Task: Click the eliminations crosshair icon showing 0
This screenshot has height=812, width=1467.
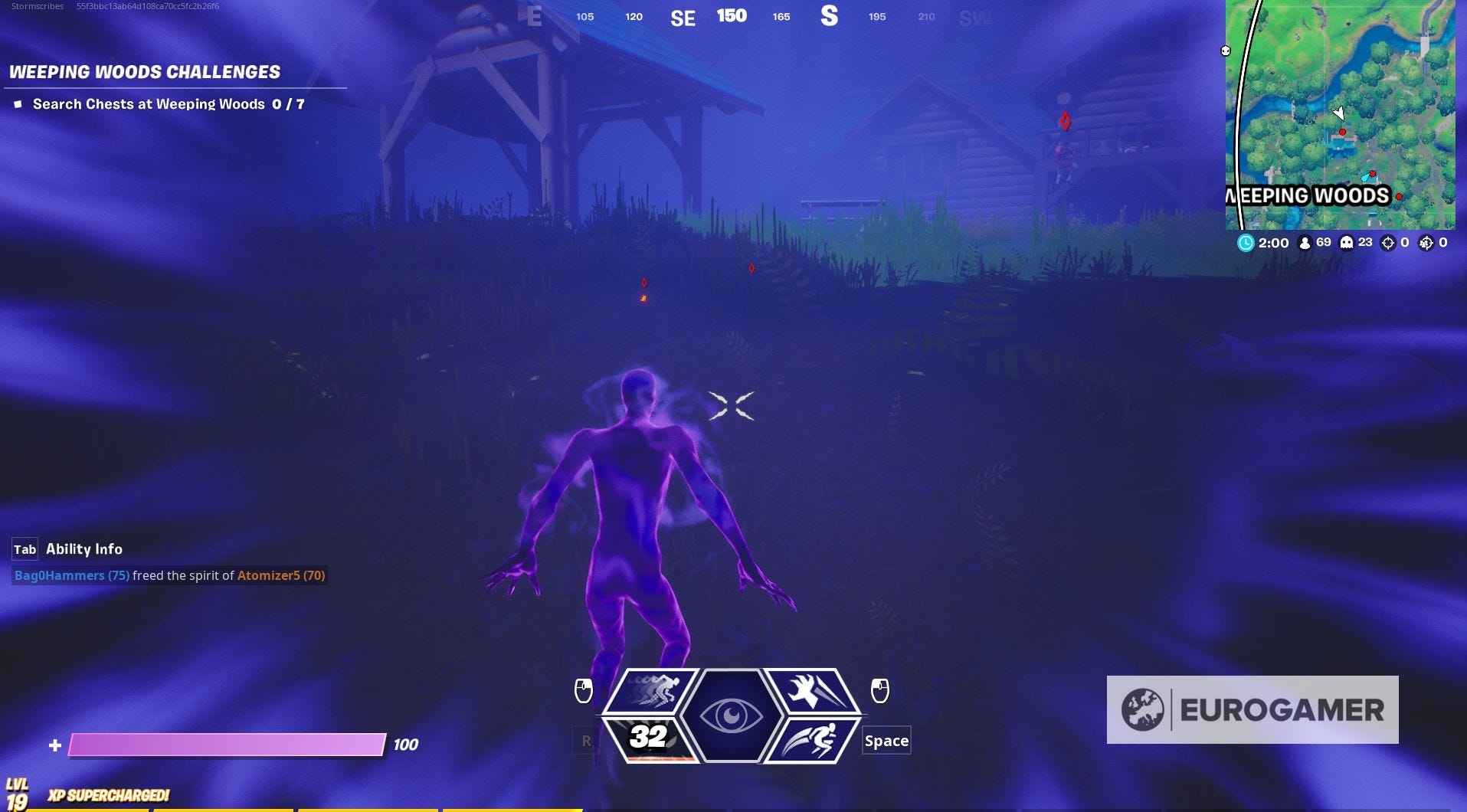Action: pyautogui.click(x=1388, y=242)
